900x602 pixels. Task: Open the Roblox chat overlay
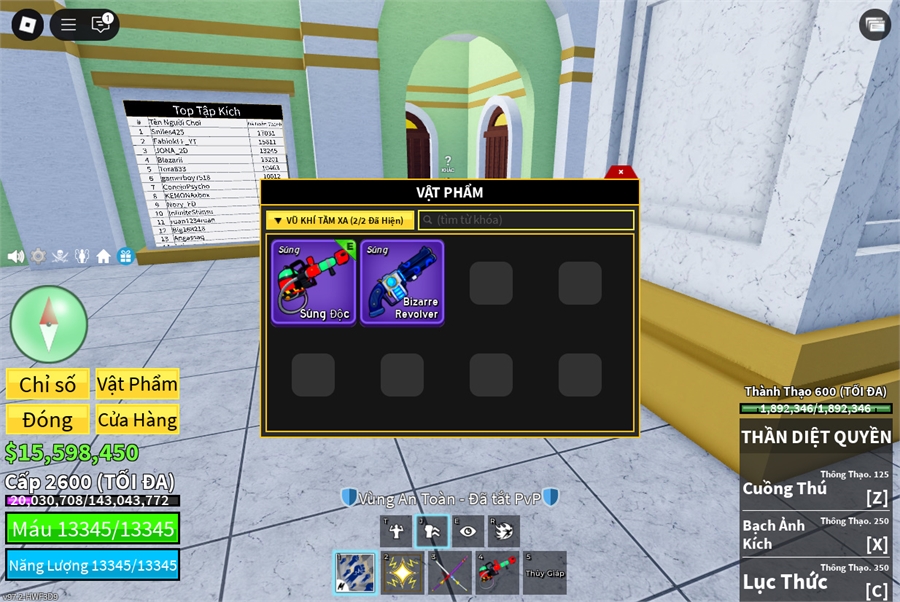[101, 25]
